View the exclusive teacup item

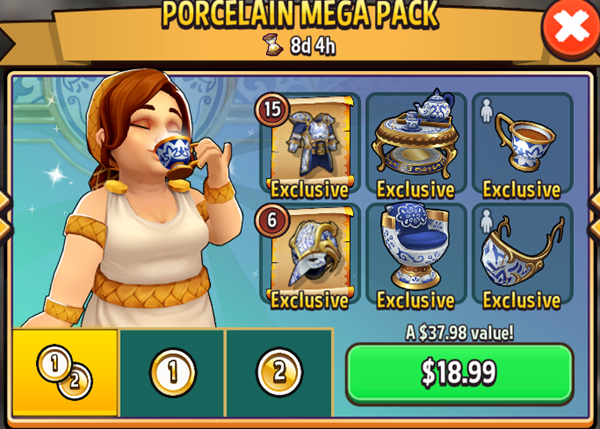point(522,145)
